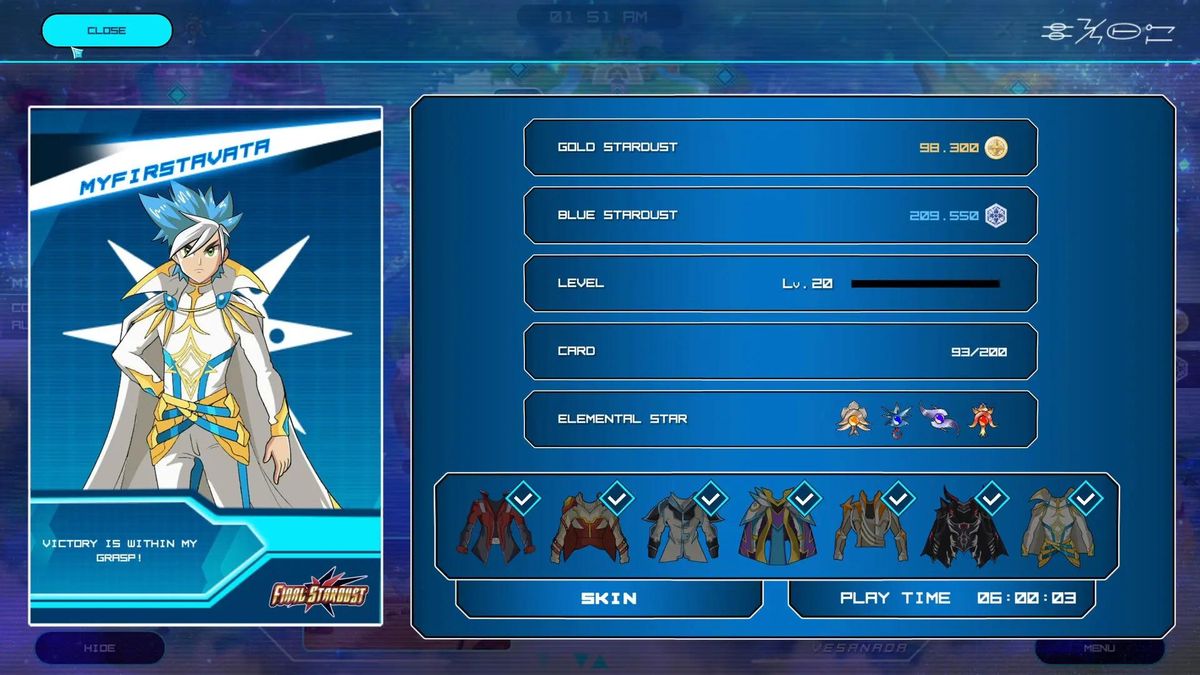Click the Gold Stardust row
Viewport: 1200px width, 675px height.
(x=780, y=148)
